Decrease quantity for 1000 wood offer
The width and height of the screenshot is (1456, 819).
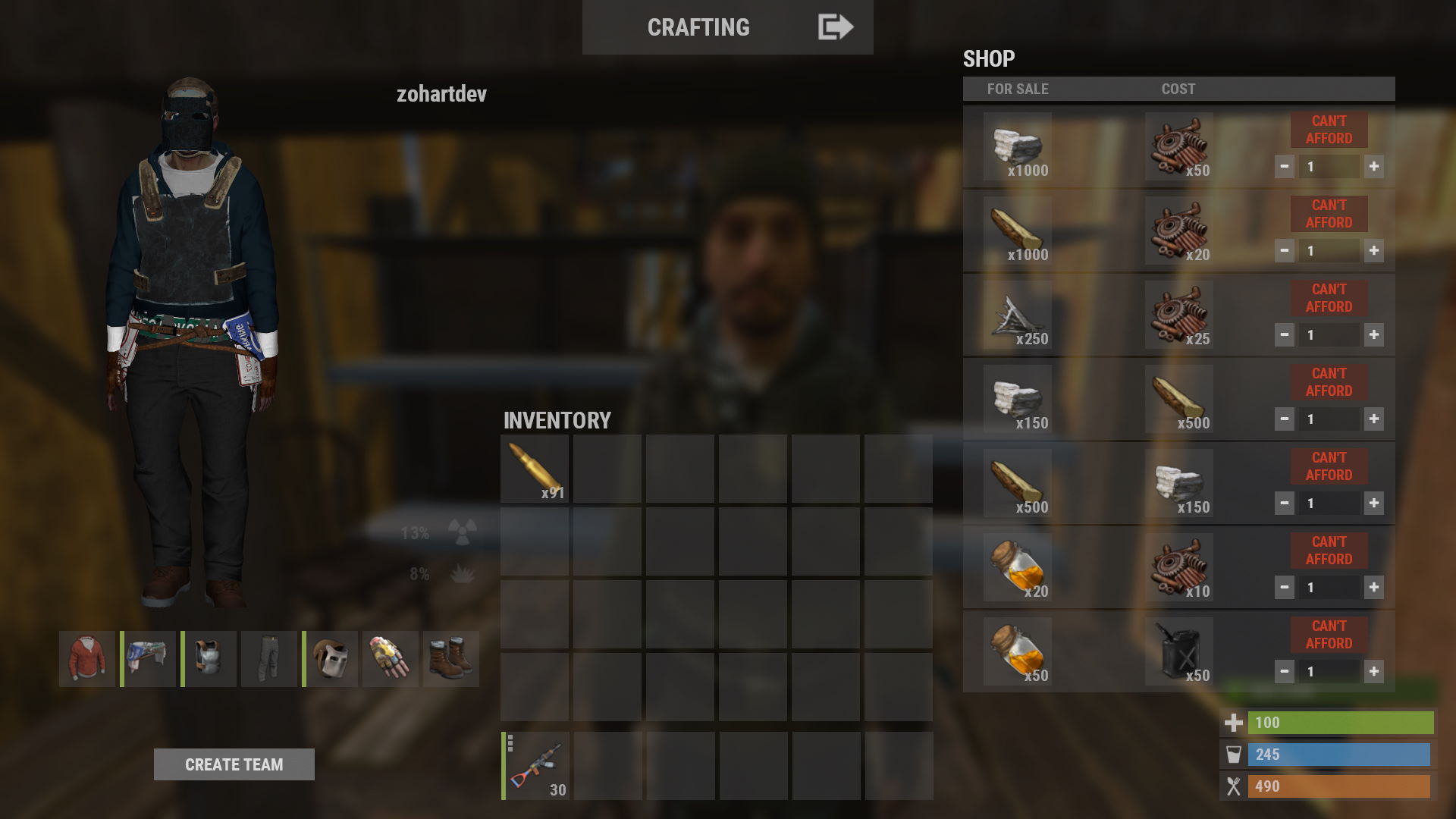1284,251
